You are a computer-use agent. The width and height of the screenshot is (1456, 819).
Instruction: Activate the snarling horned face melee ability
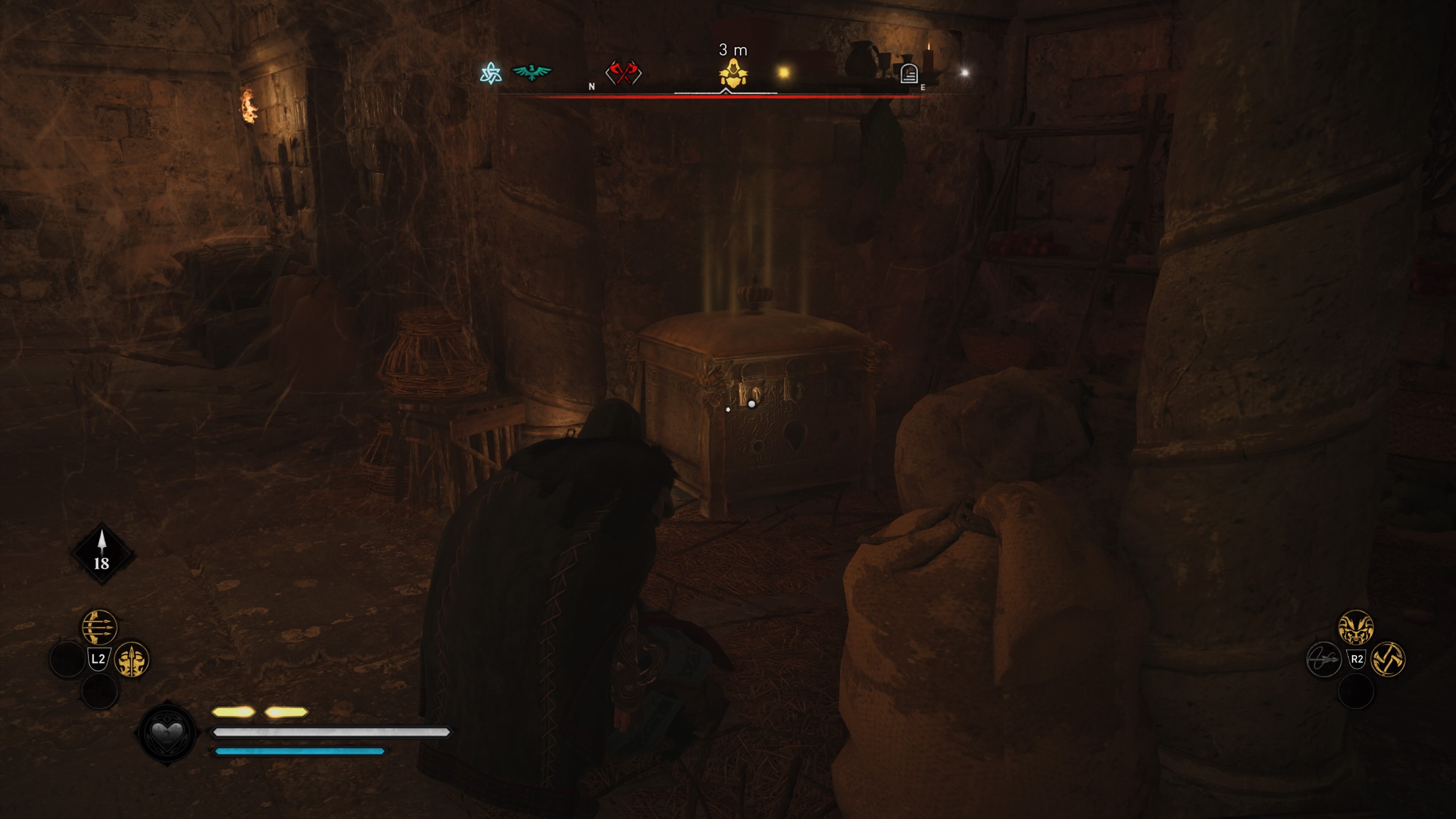coord(1356,627)
